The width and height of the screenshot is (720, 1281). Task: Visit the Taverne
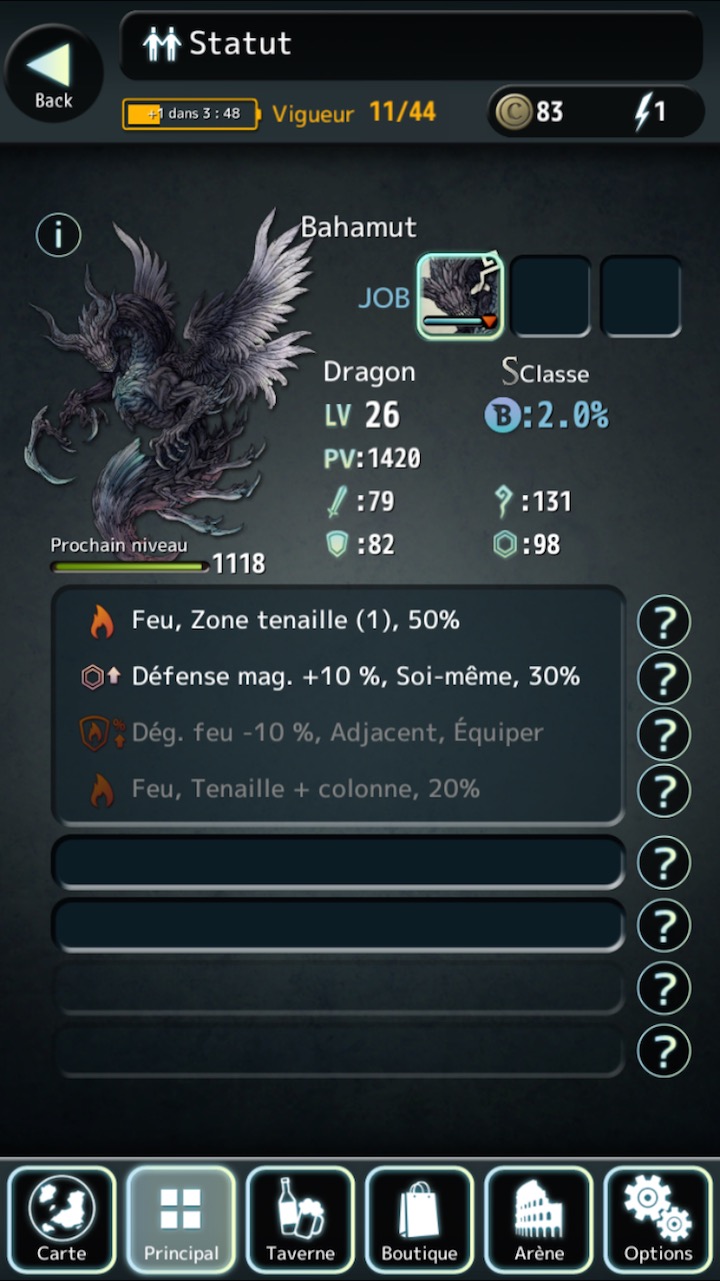(x=300, y=1219)
